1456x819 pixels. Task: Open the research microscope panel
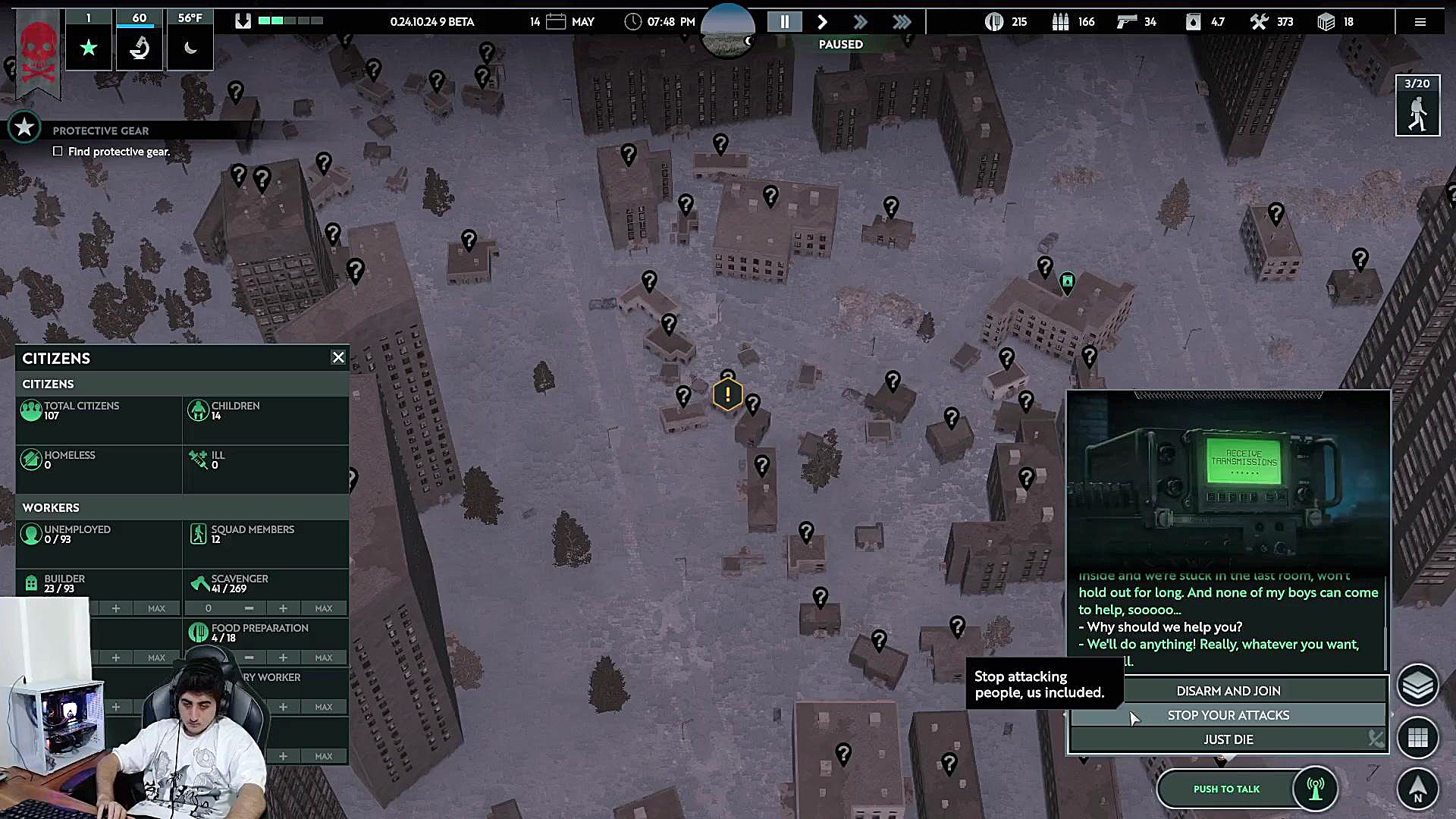[x=140, y=48]
